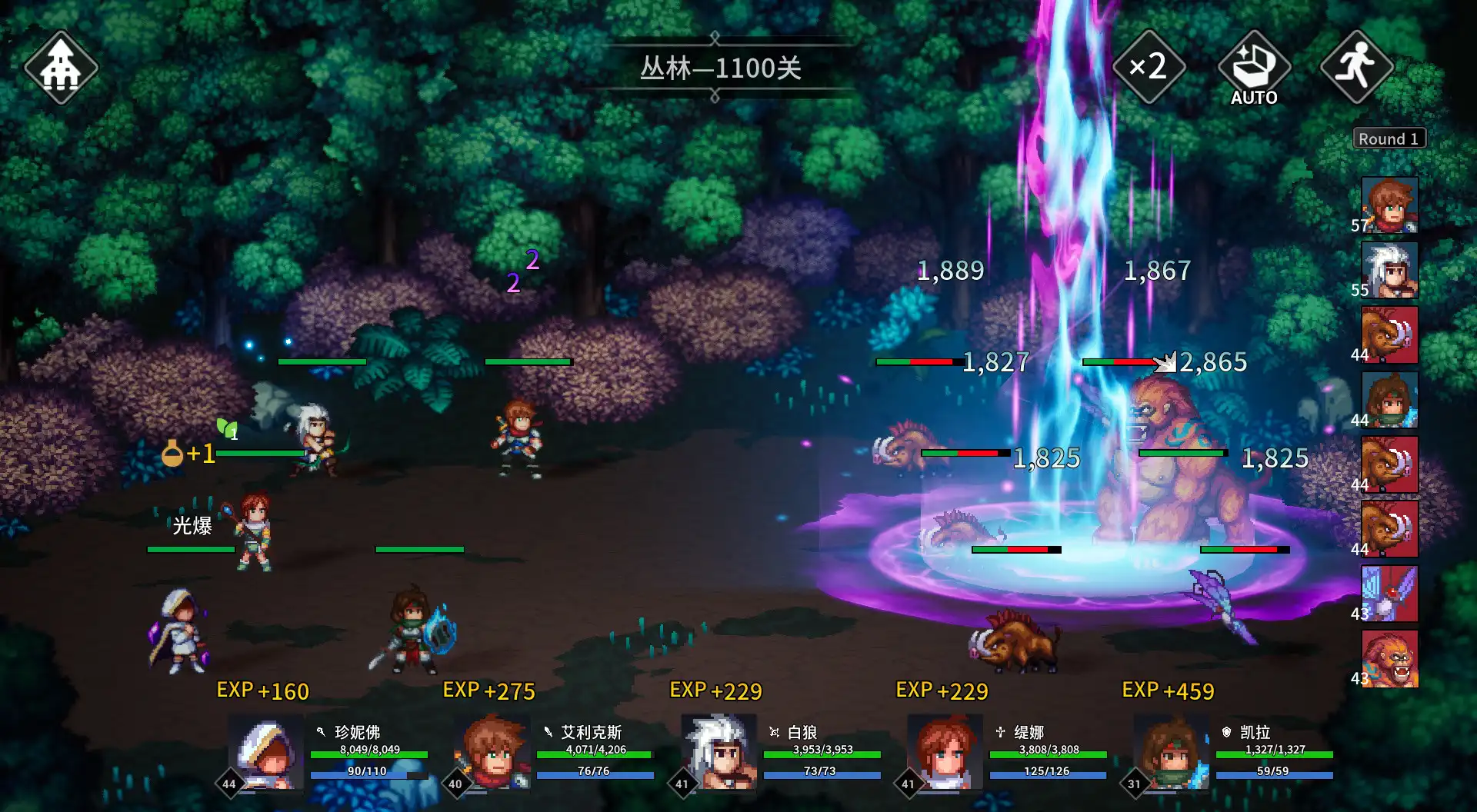Click the white-haired hero portrait numbered 55
The height and width of the screenshot is (812, 1477).
pos(1391,269)
